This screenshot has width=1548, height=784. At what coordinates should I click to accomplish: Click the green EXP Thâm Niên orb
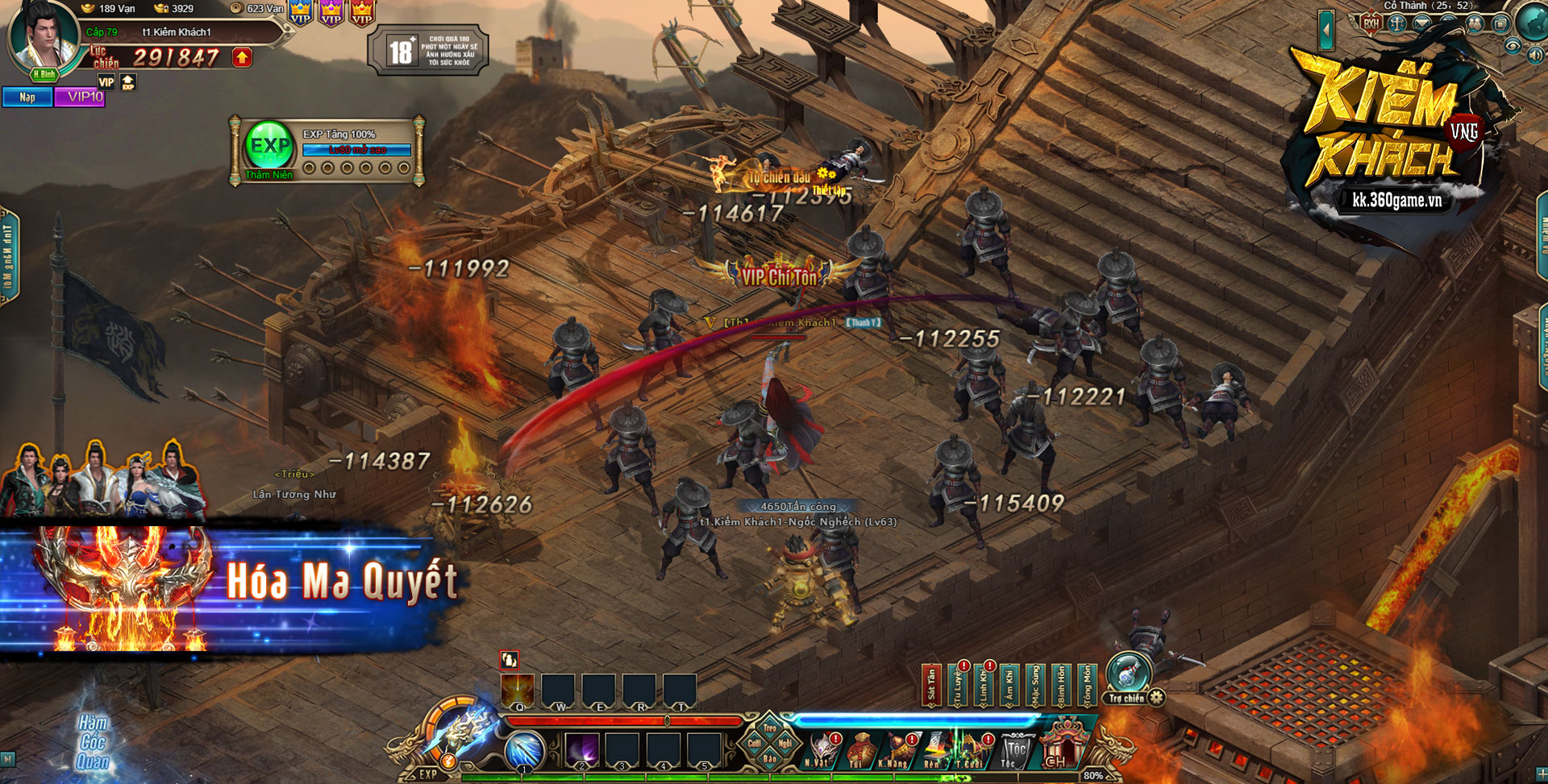click(x=269, y=146)
